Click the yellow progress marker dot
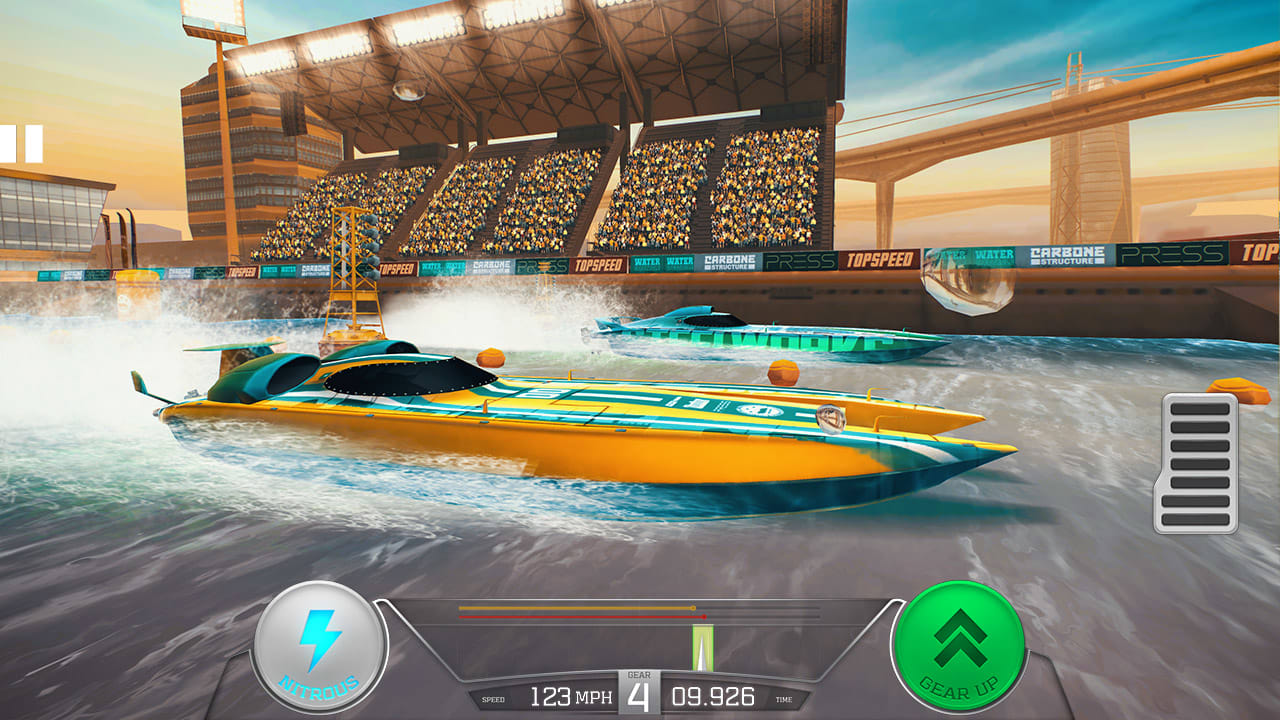1280x720 pixels. [x=693, y=608]
